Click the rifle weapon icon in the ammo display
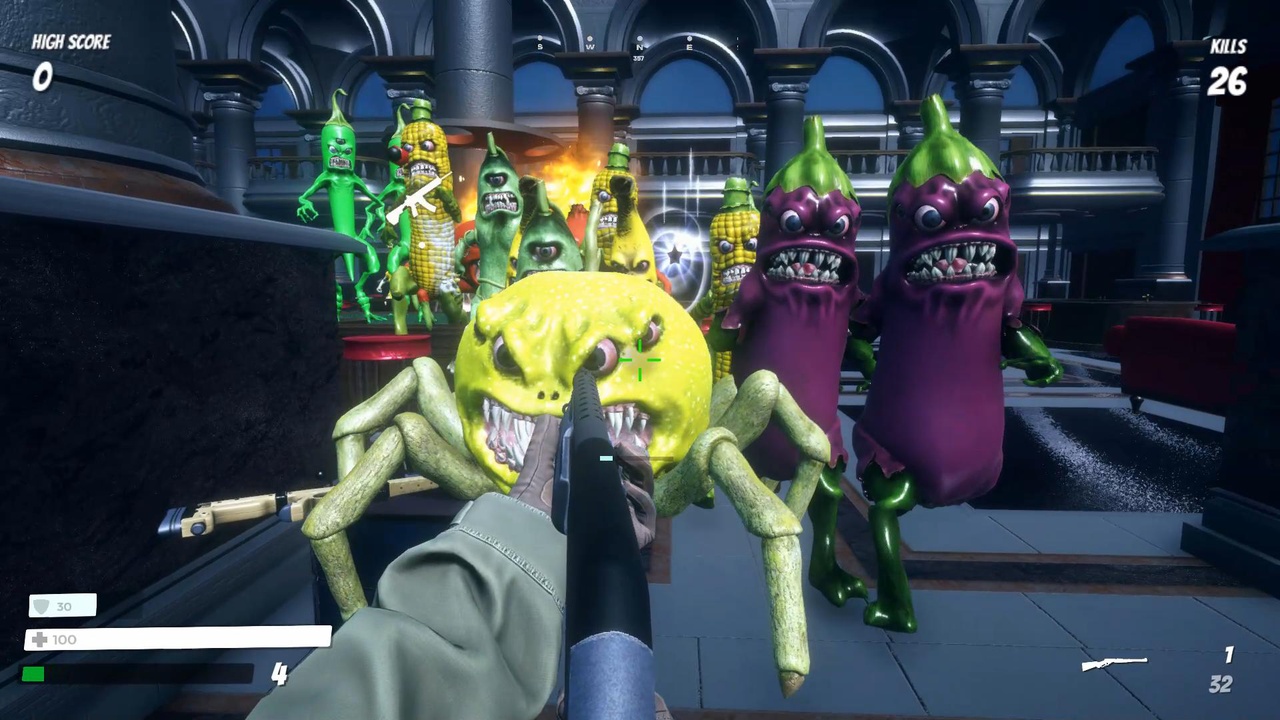 pos(1113,663)
